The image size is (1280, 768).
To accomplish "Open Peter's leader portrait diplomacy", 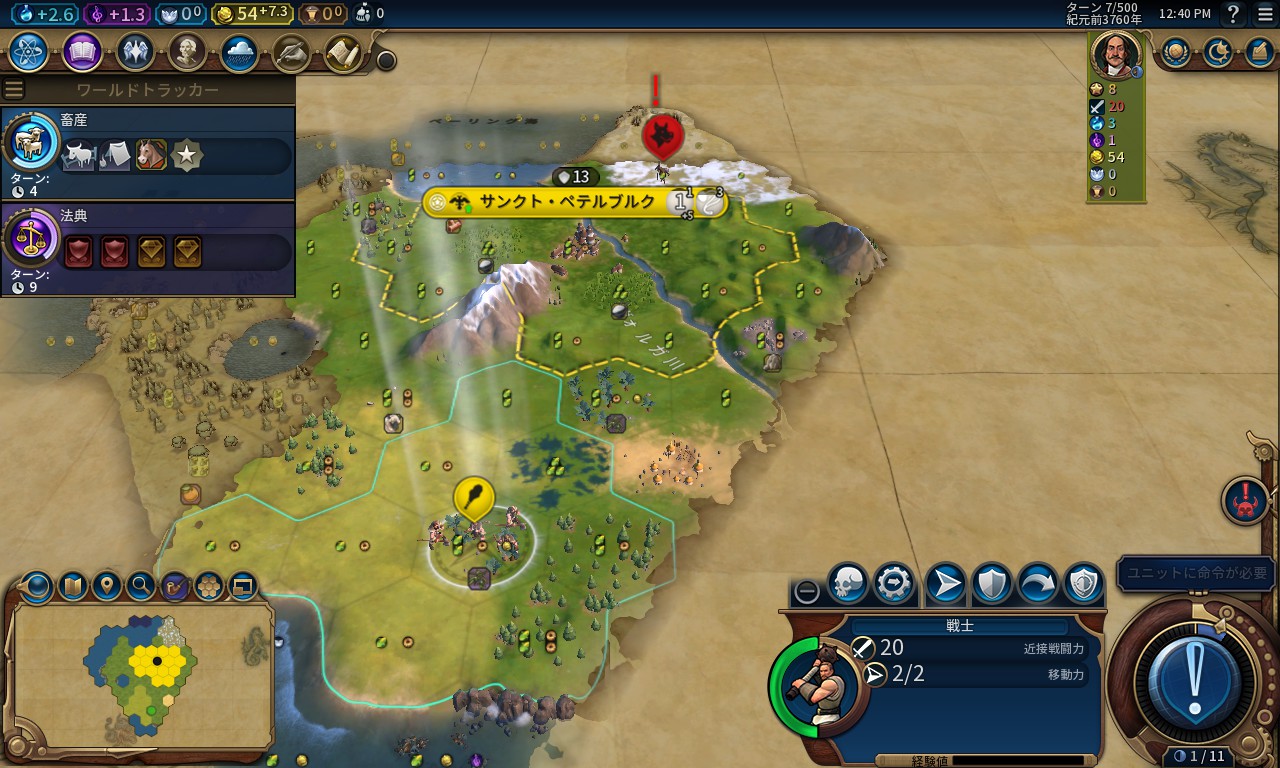I will (1115, 54).
